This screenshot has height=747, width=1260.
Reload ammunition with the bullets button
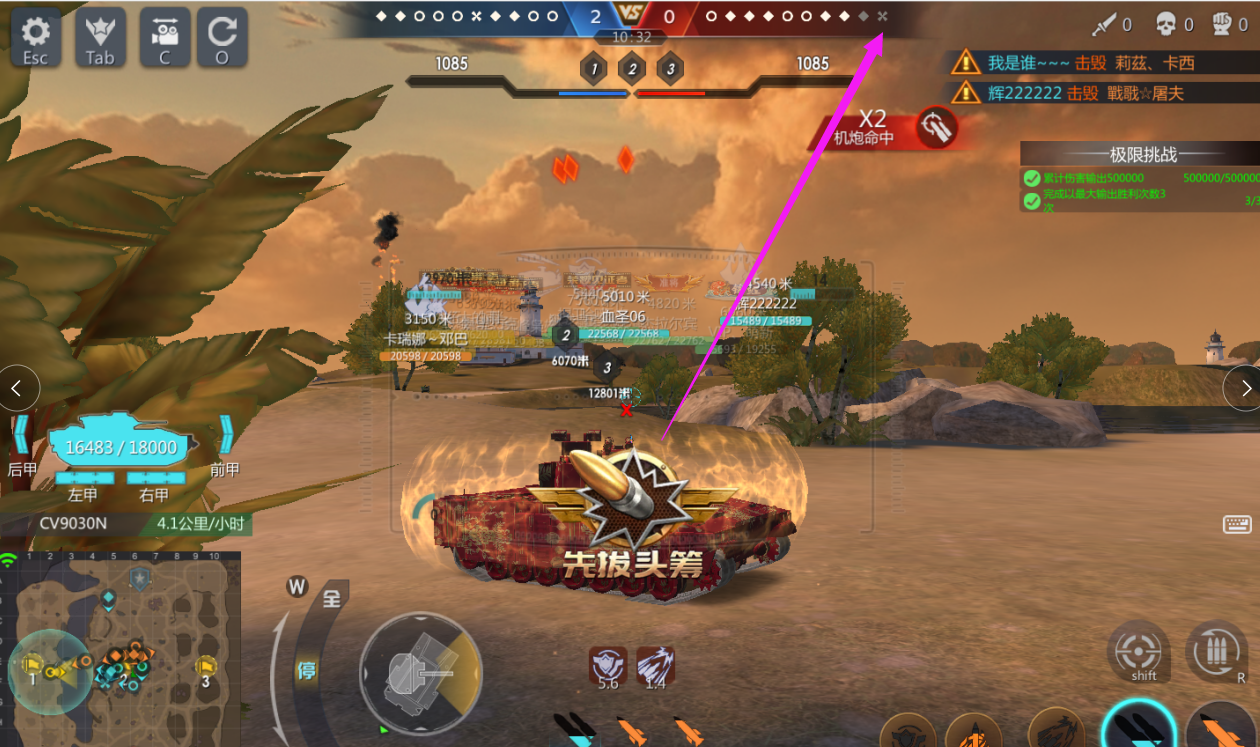pos(1216,653)
